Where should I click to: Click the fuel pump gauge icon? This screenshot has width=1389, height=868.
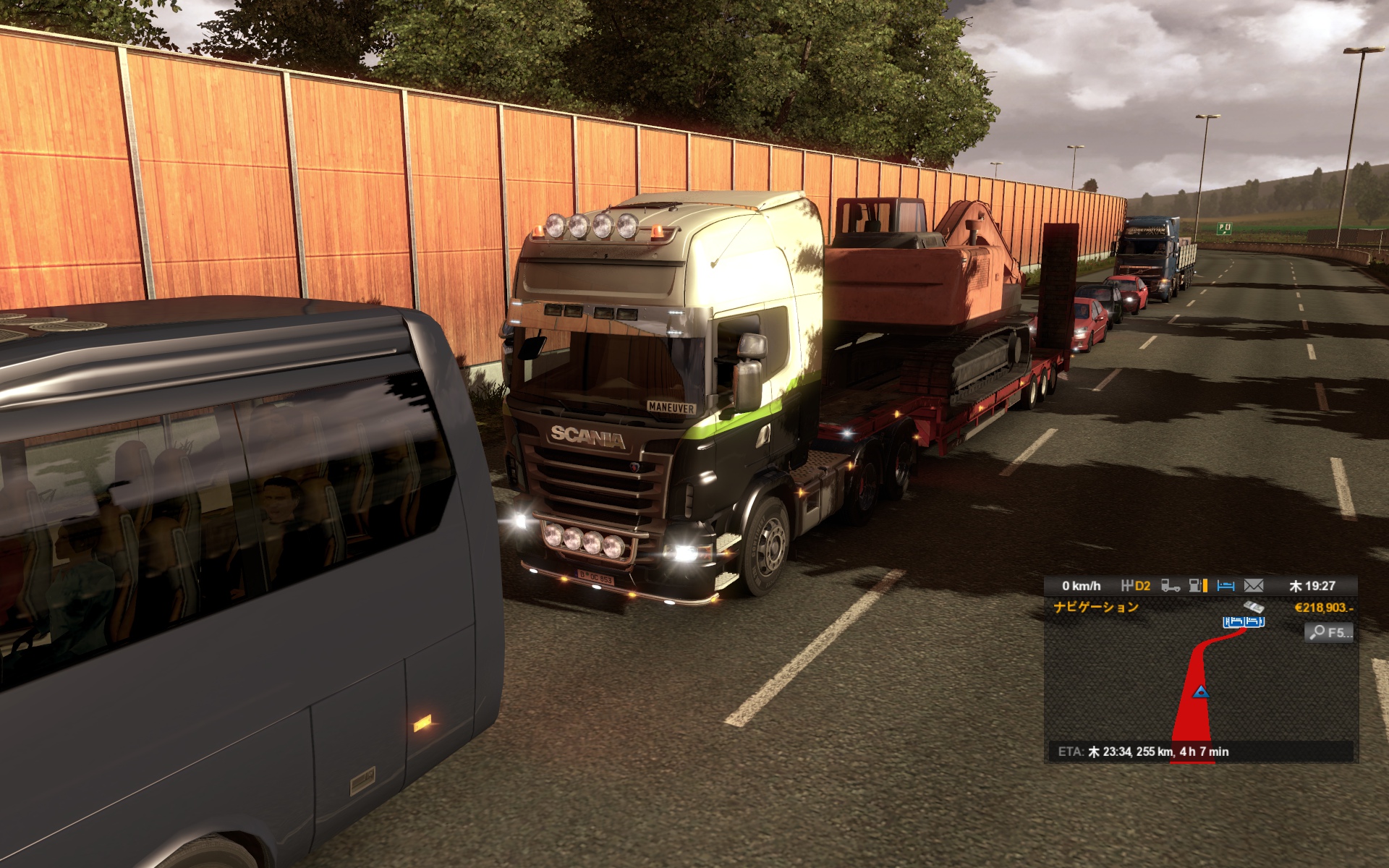click(1198, 585)
